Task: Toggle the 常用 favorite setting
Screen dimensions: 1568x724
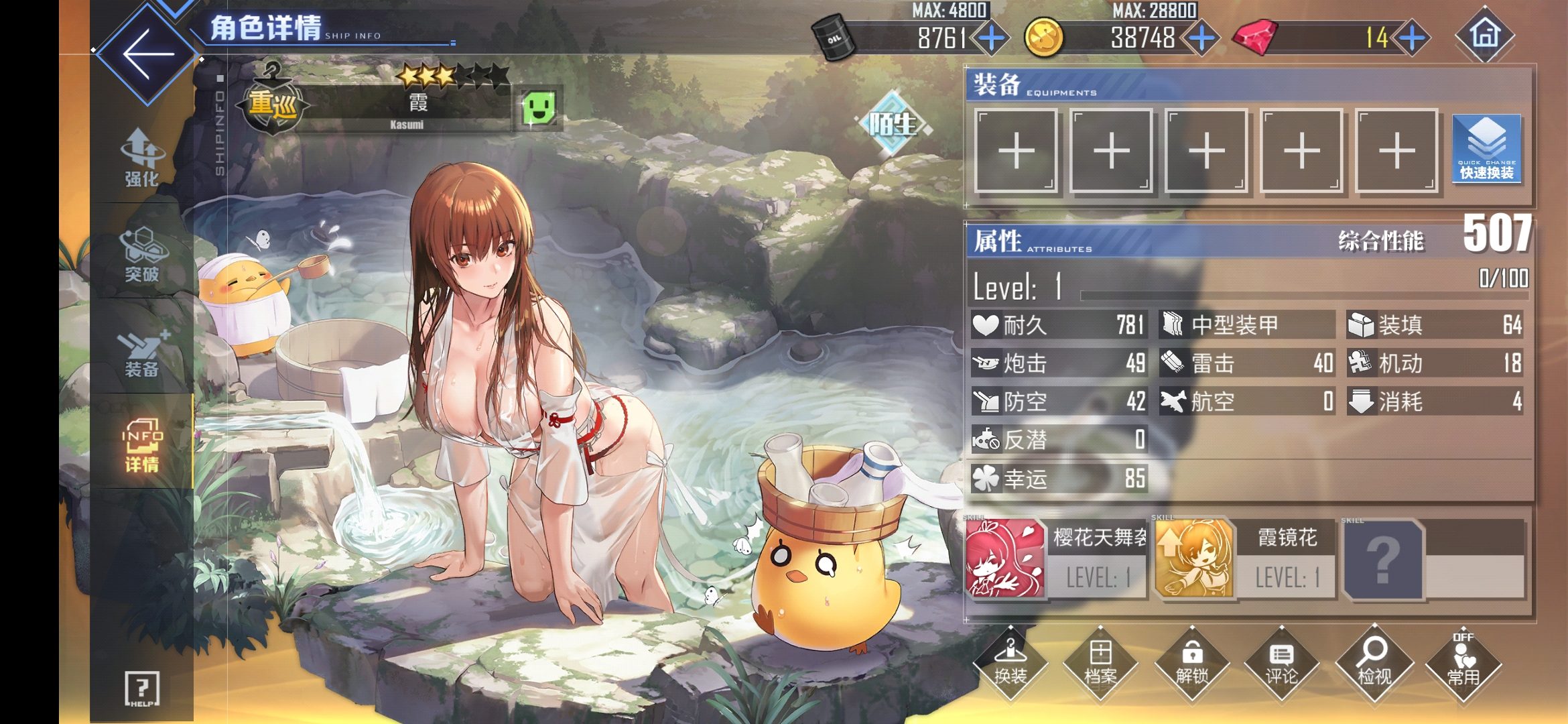Action: pyautogui.click(x=1463, y=663)
